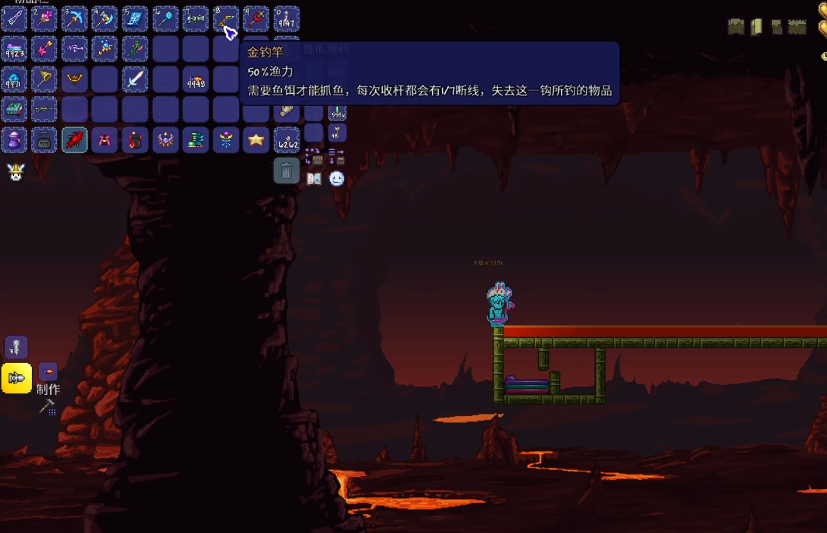Image resolution: width=827 pixels, height=533 pixels.
Task: Click the winged bunny icon below inventory
Action: point(15,172)
